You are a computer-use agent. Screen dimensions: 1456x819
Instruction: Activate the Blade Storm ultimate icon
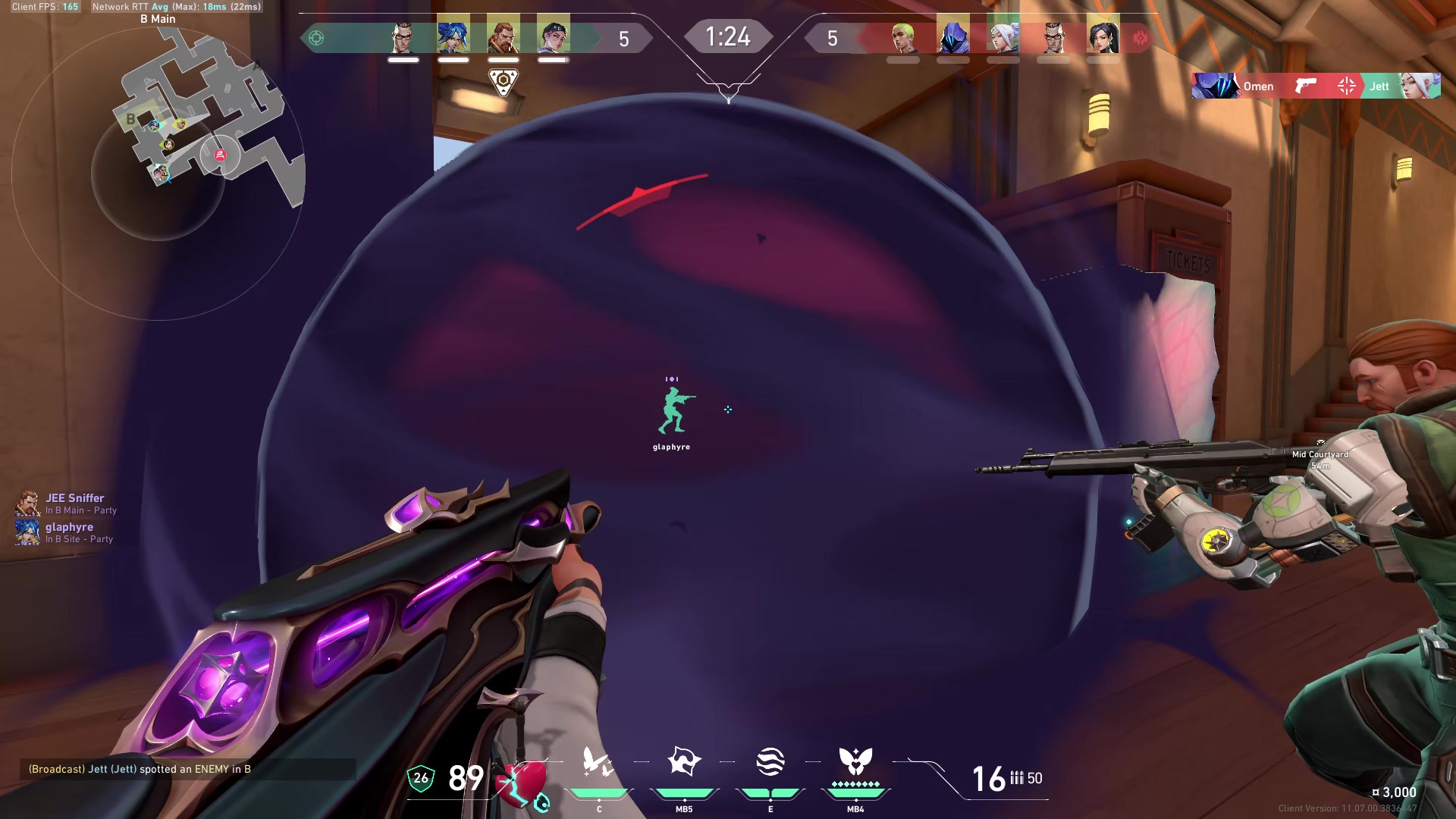tap(855, 762)
